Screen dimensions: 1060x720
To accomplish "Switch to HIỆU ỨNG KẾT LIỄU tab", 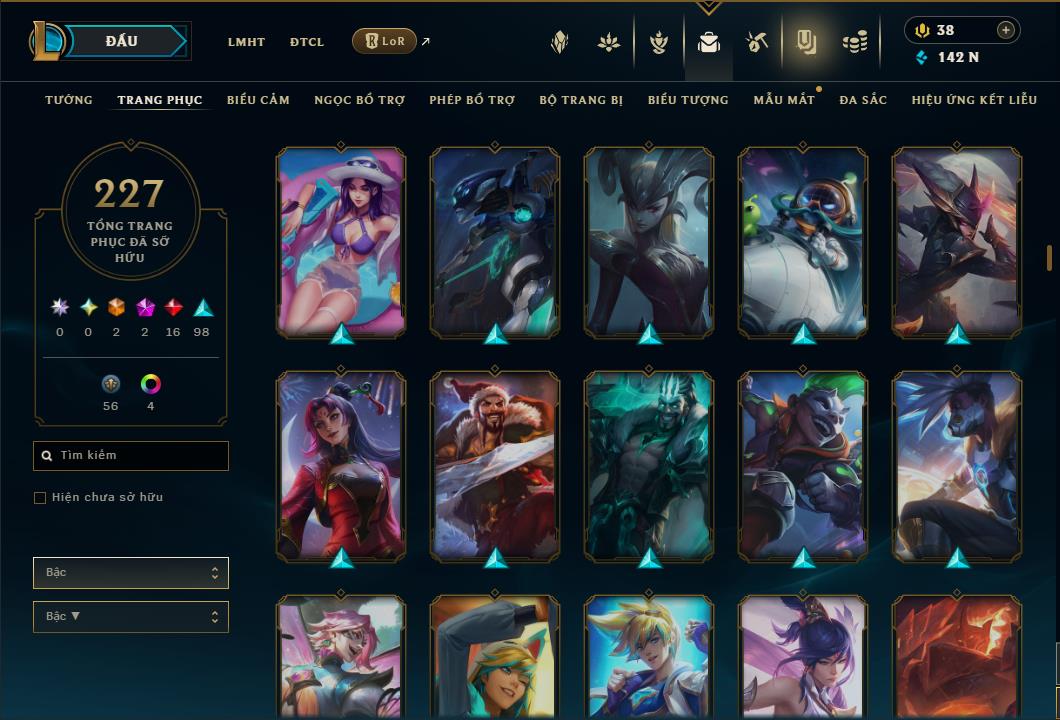I will click(x=974, y=100).
